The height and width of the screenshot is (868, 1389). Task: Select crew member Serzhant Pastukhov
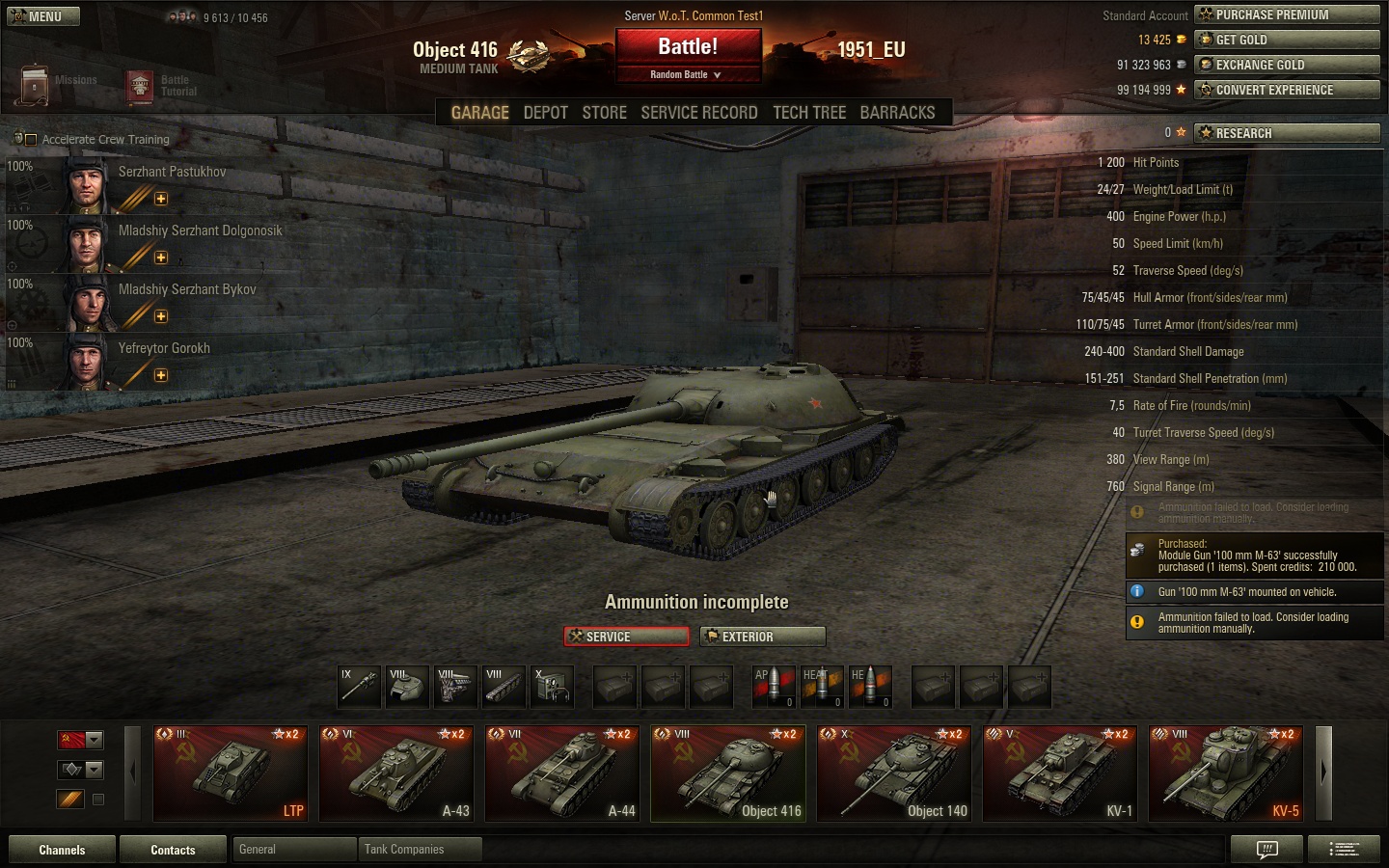172,172
